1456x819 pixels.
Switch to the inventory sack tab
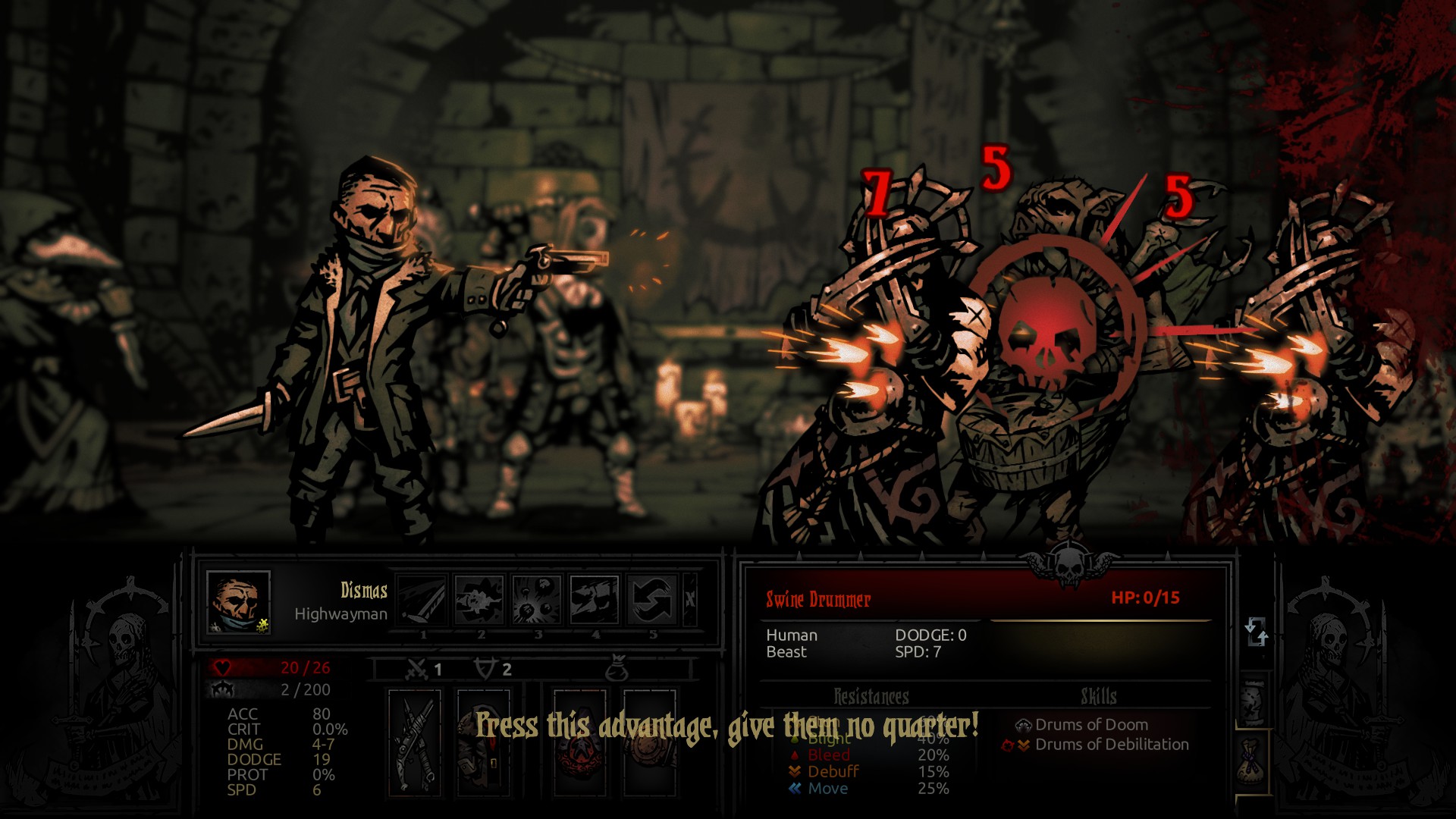point(1254,761)
